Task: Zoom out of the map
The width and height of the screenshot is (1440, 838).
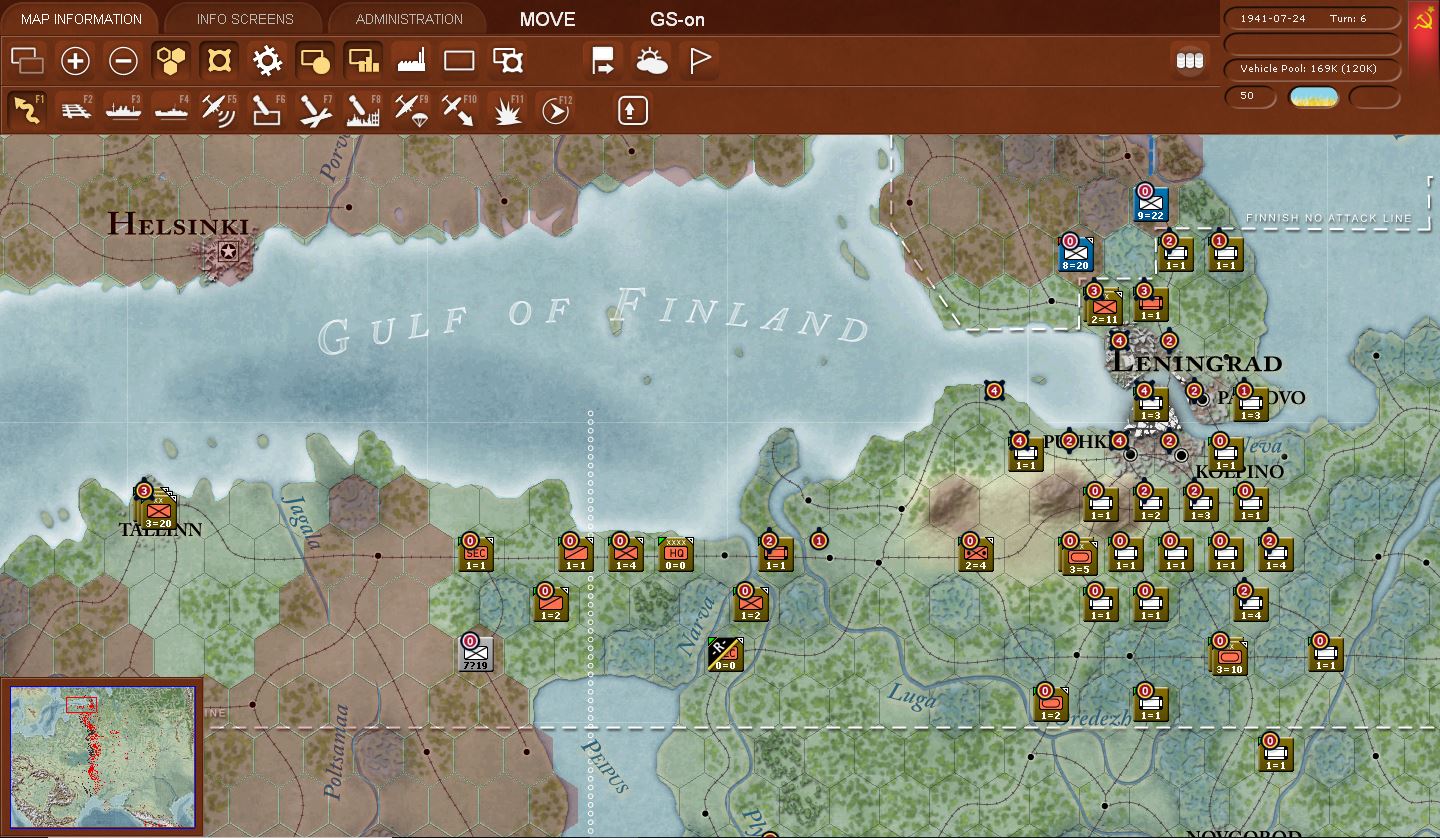Action: [x=122, y=61]
